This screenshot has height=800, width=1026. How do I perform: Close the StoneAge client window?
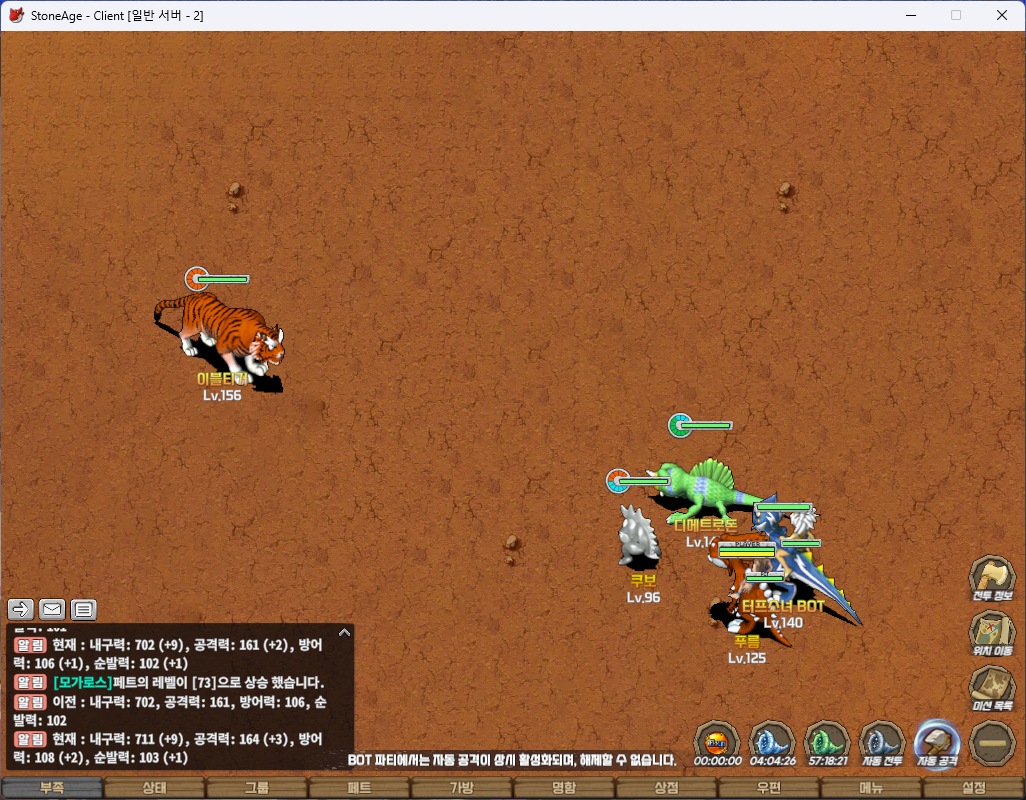click(x=1002, y=15)
